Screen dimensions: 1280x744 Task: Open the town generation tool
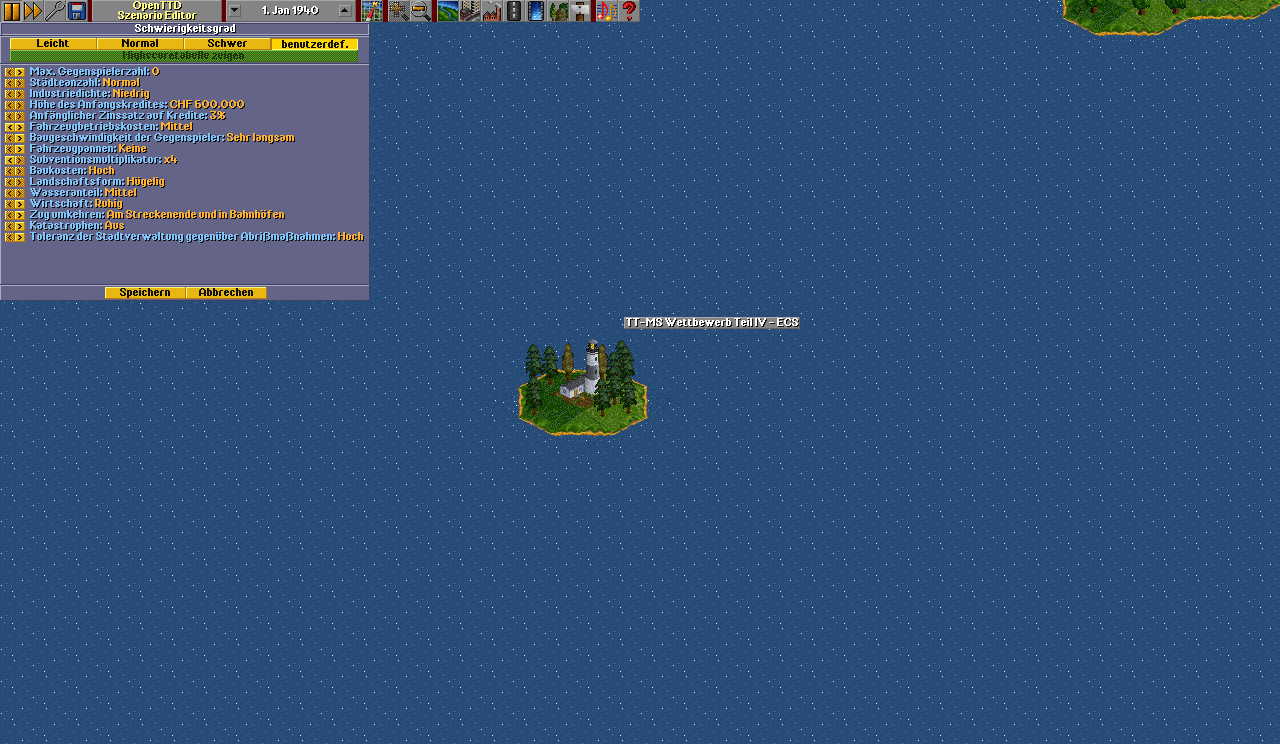[470, 11]
